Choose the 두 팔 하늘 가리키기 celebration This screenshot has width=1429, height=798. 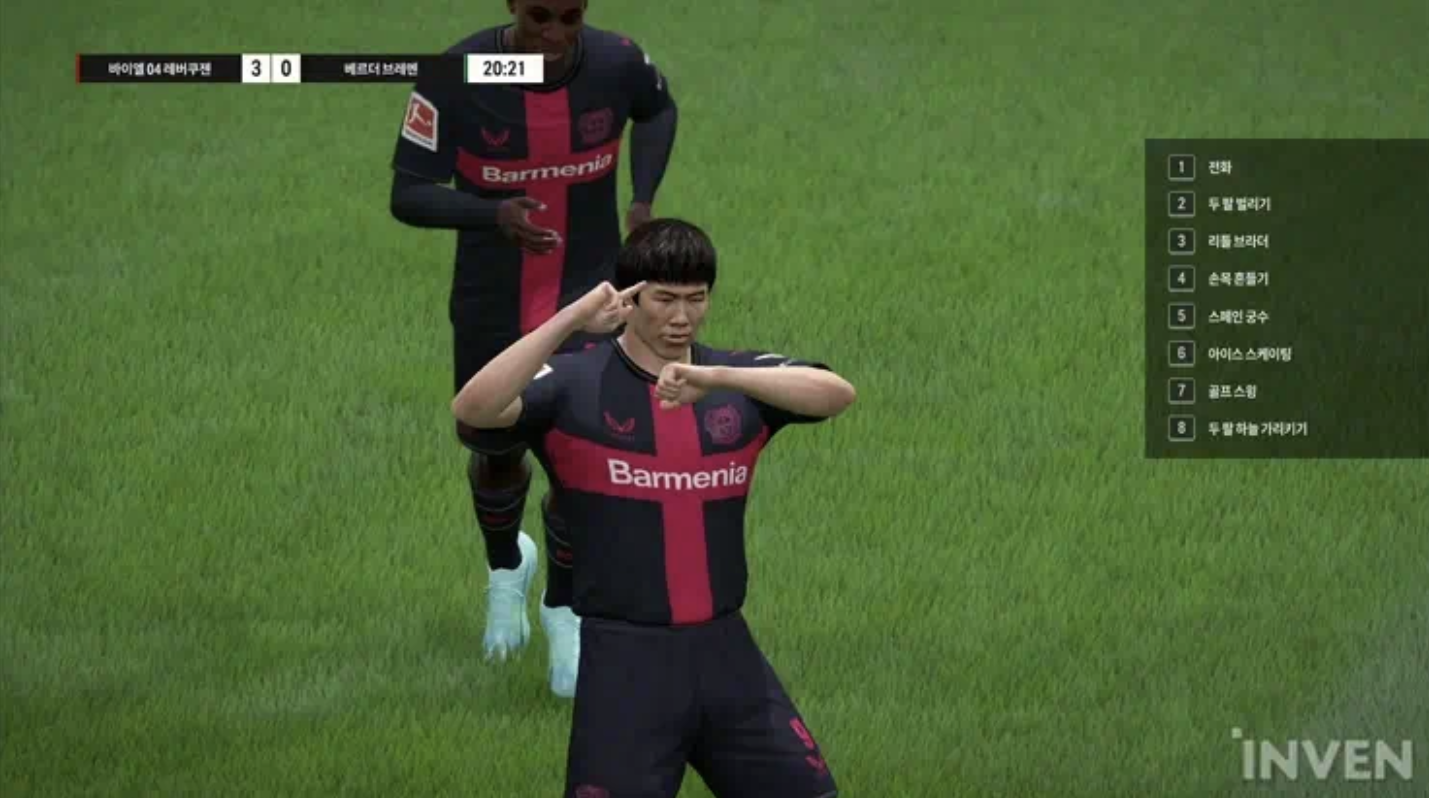tap(1257, 429)
